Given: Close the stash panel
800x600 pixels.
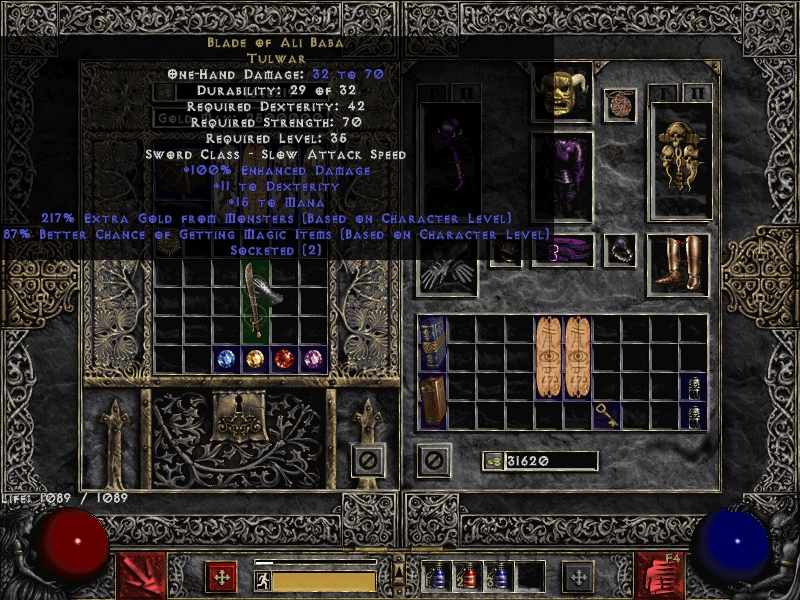Looking at the screenshot, I should click(x=368, y=461).
